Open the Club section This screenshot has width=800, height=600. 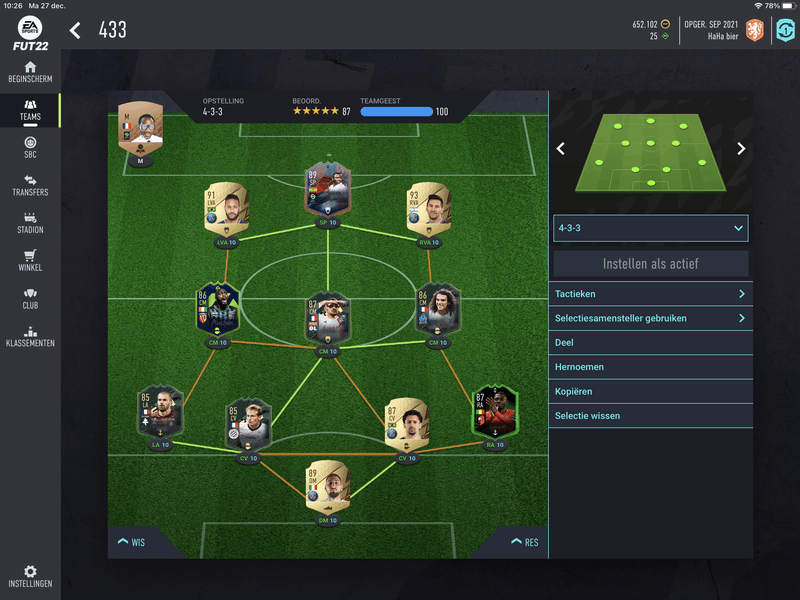coord(30,299)
